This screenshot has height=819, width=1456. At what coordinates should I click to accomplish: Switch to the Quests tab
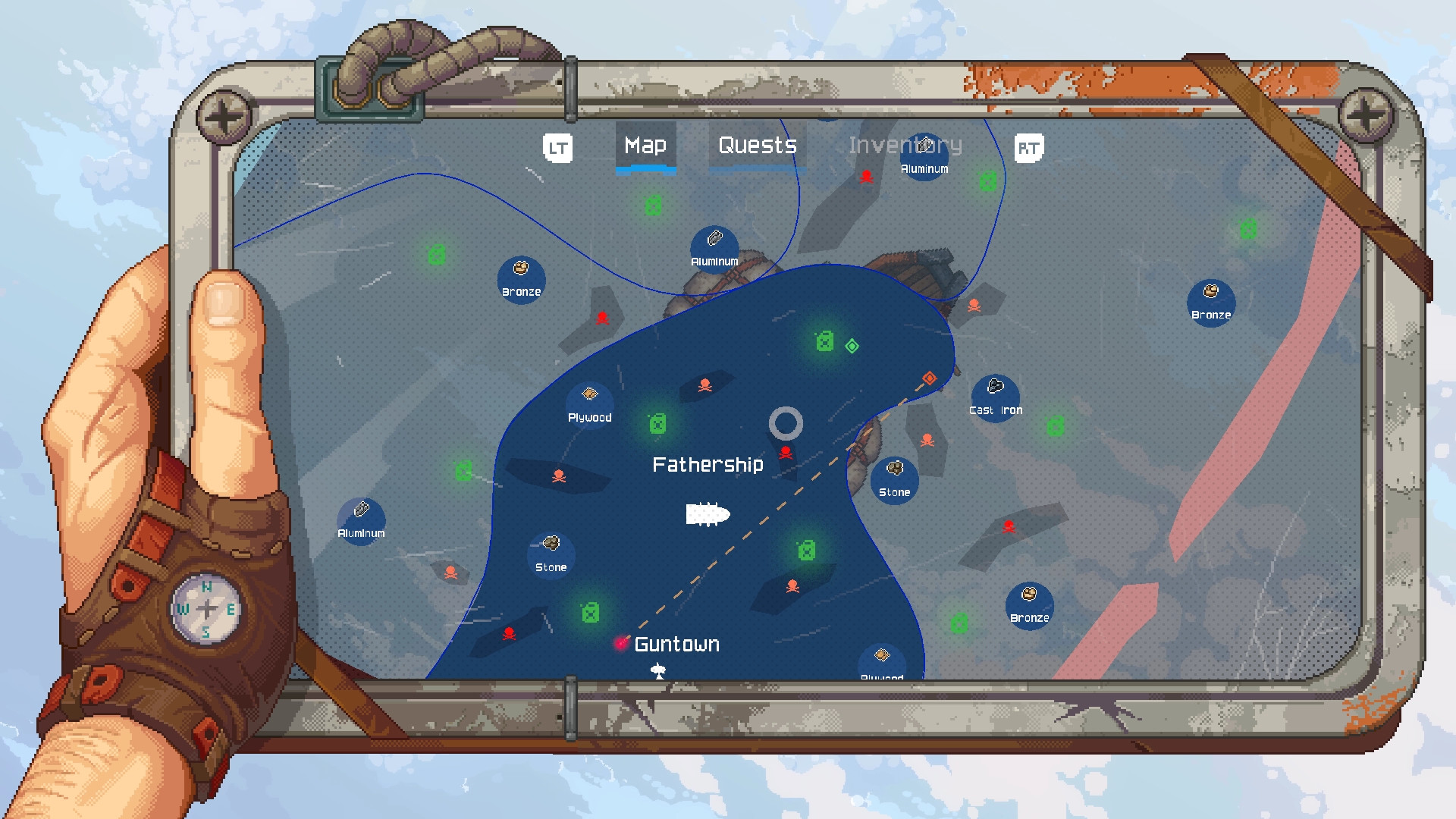tap(757, 145)
